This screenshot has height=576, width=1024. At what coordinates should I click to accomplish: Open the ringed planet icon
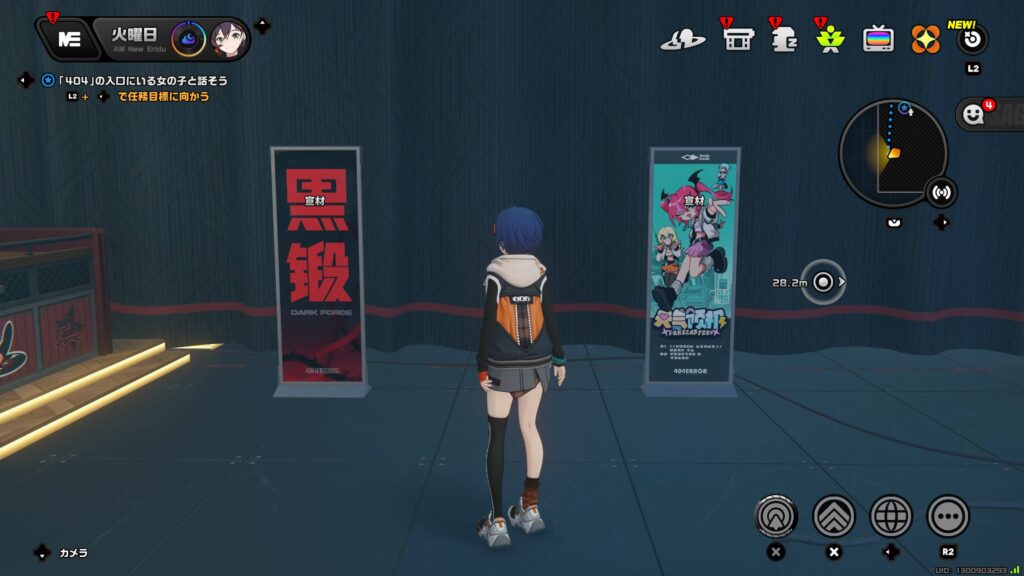coord(682,39)
